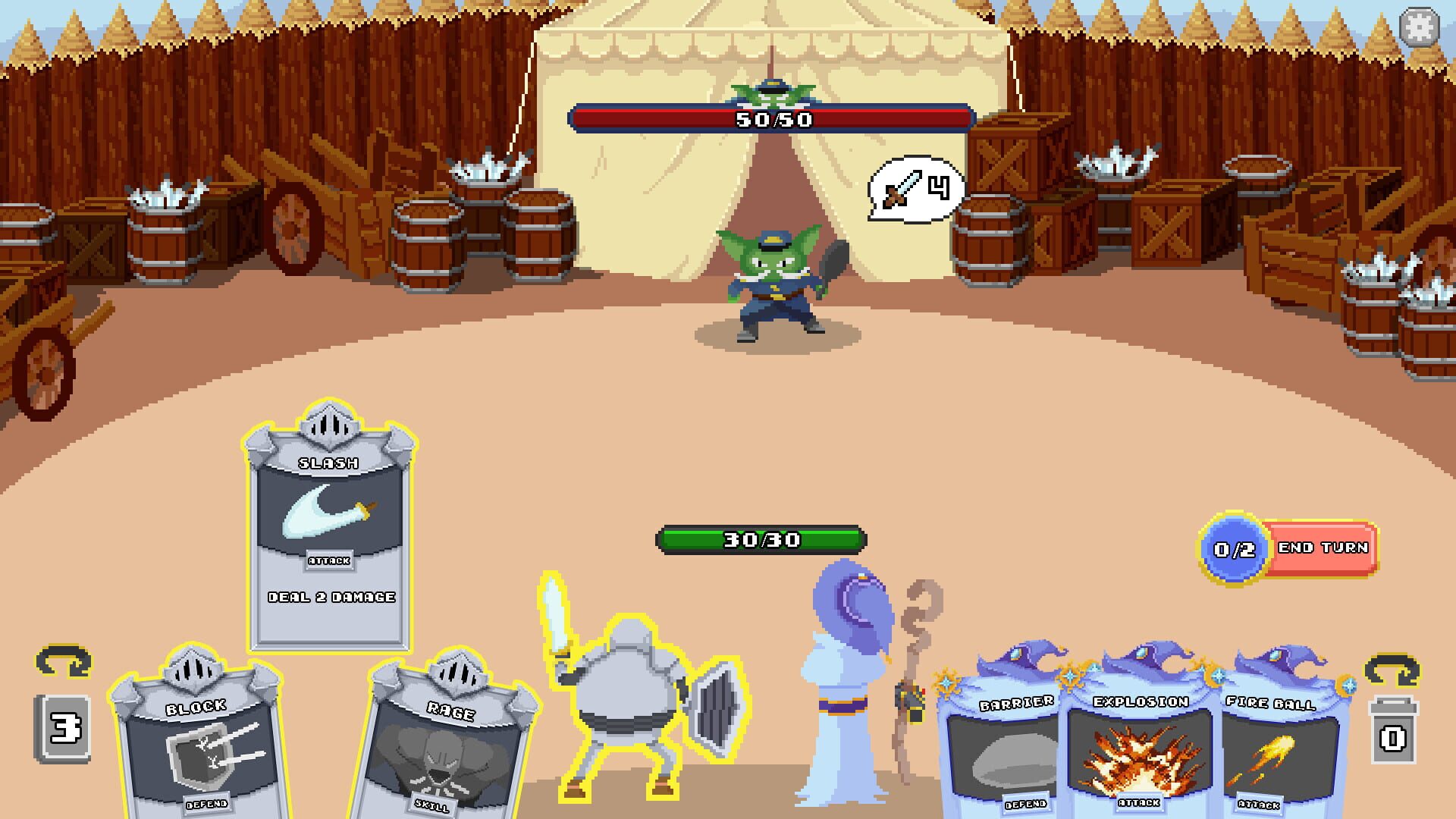Click the green 30/30 health bar

[x=761, y=540]
